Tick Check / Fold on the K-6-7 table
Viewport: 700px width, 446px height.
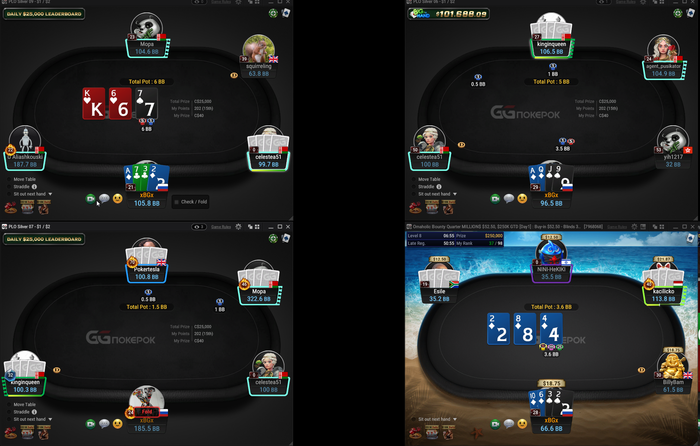pos(177,201)
